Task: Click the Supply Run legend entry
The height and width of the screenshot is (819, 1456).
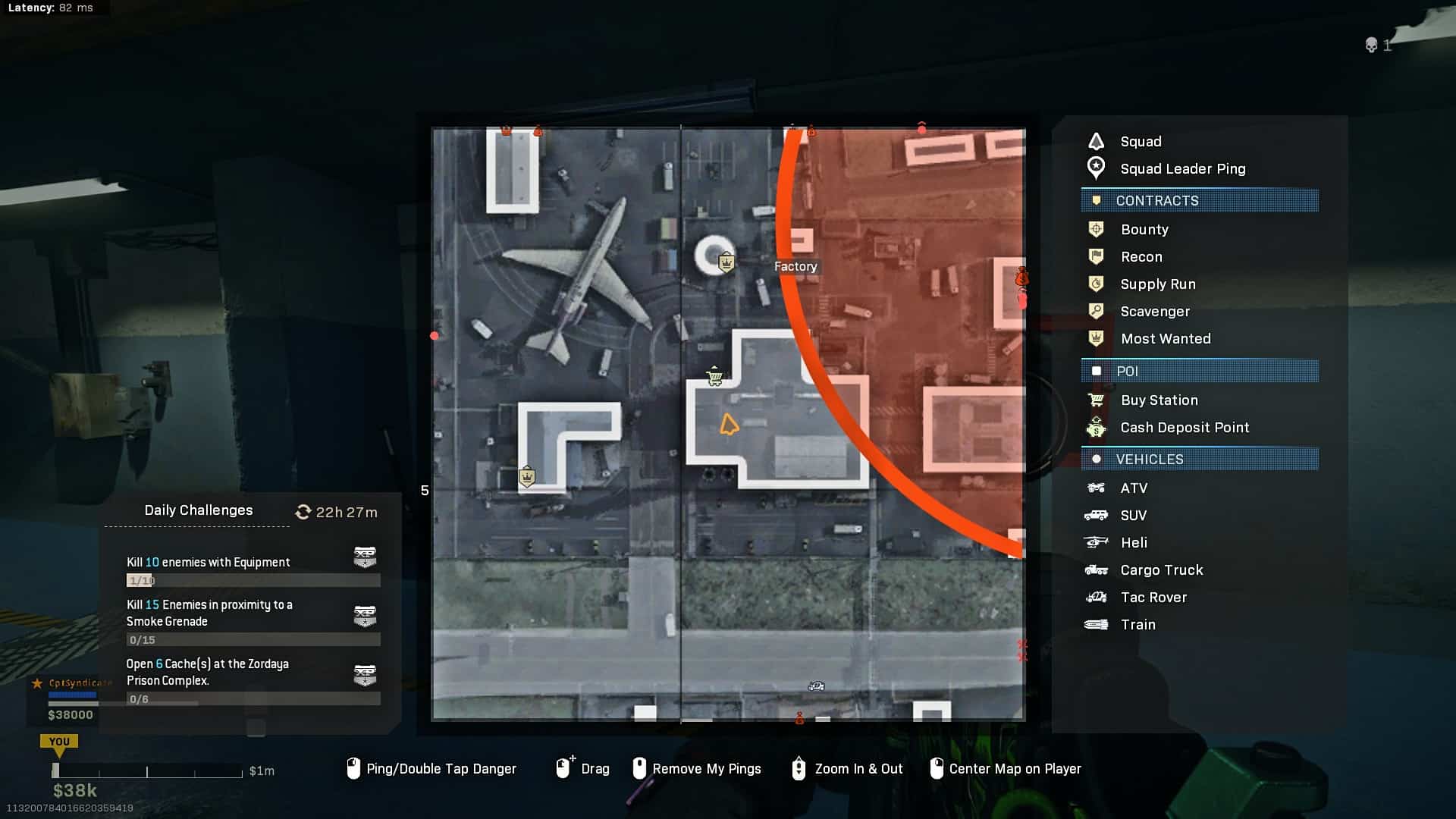Action: [x=1157, y=284]
